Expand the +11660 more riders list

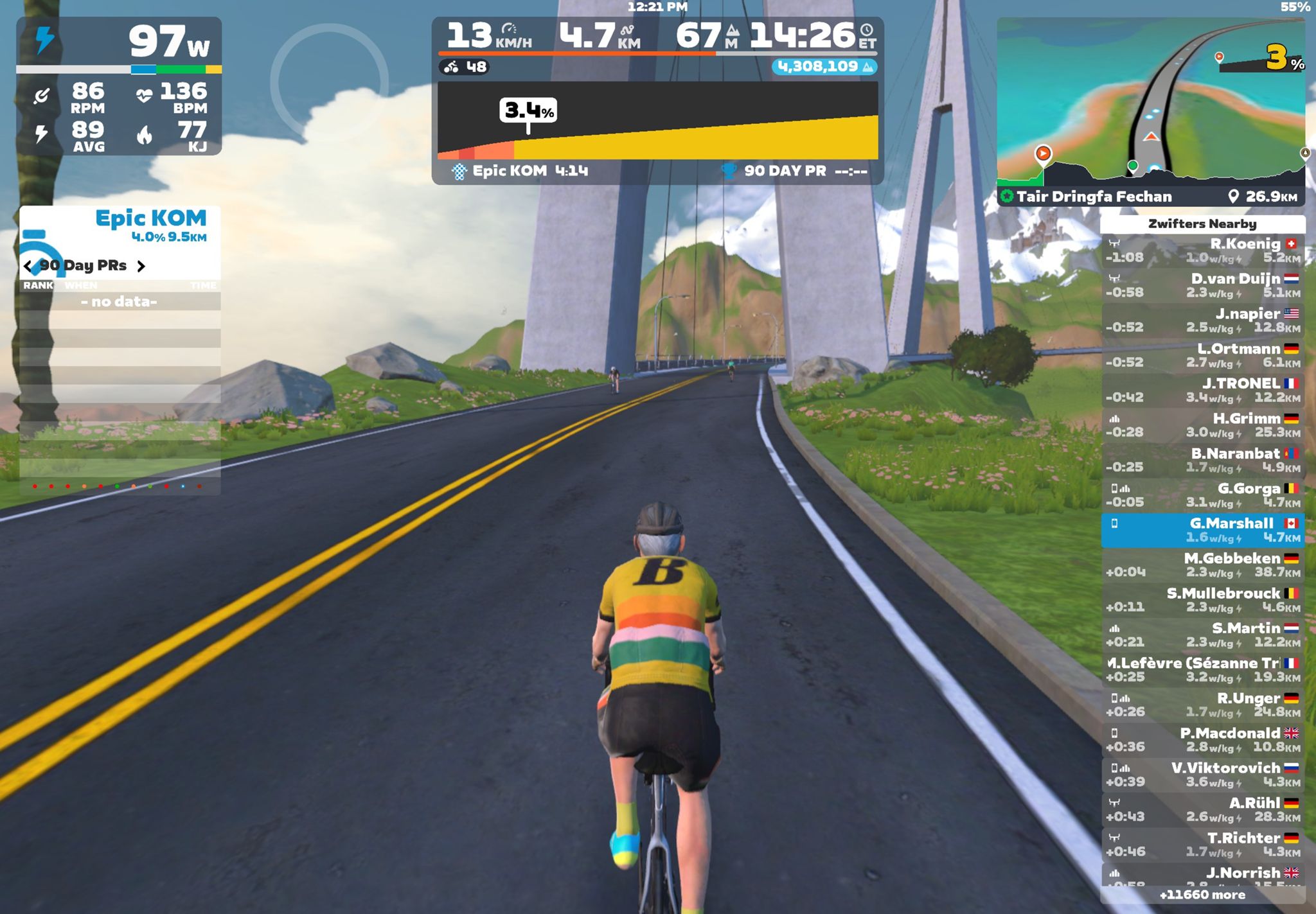tap(1202, 895)
